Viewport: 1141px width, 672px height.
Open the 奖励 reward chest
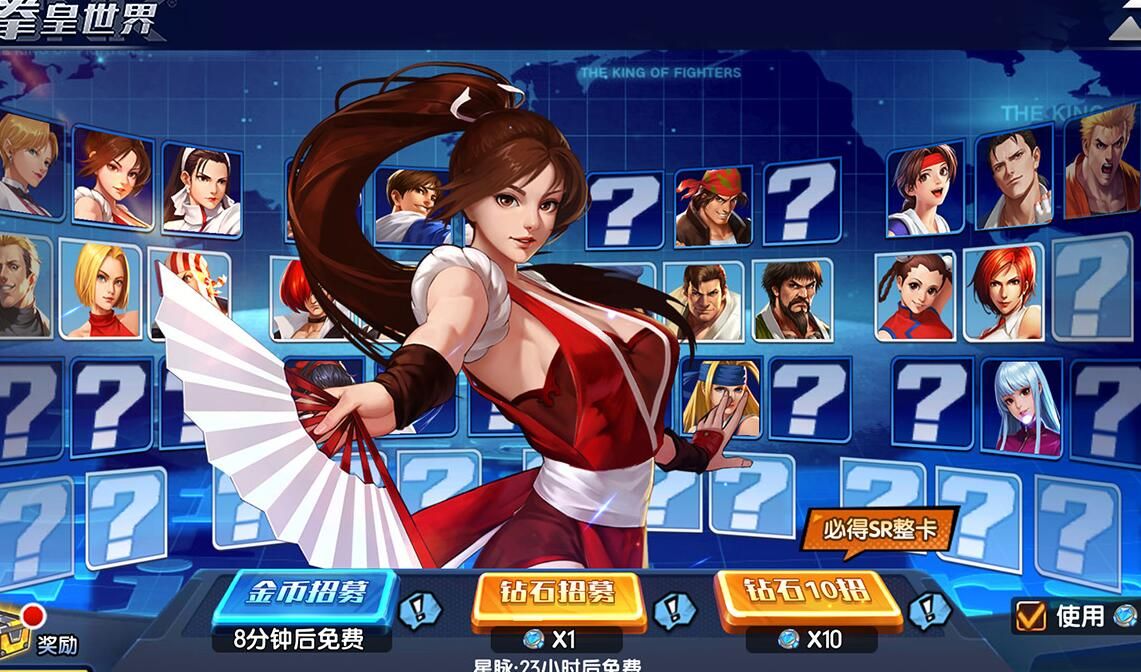tap(20, 635)
